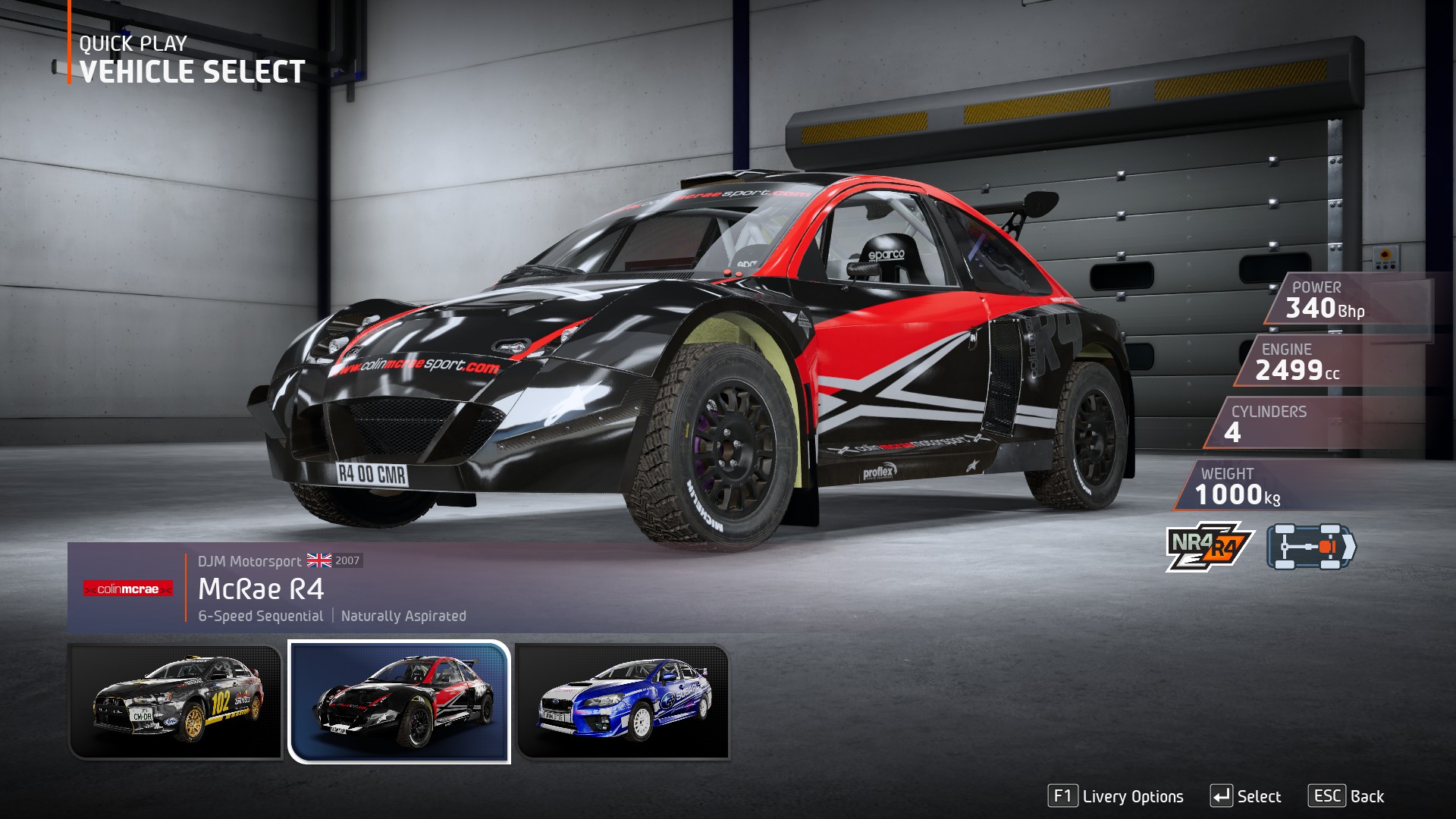Viewport: 1456px width, 819px height.
Task: Confirm the vehicle with the Select button
Action: [1246, 796]
